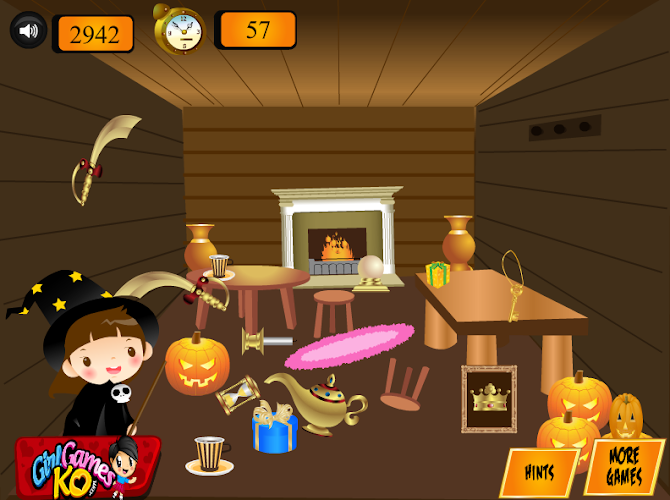Viewport: 670px width, 500px height.
Task: Visit the GirlGames KO logo link
Action: (x=85, y=464)
